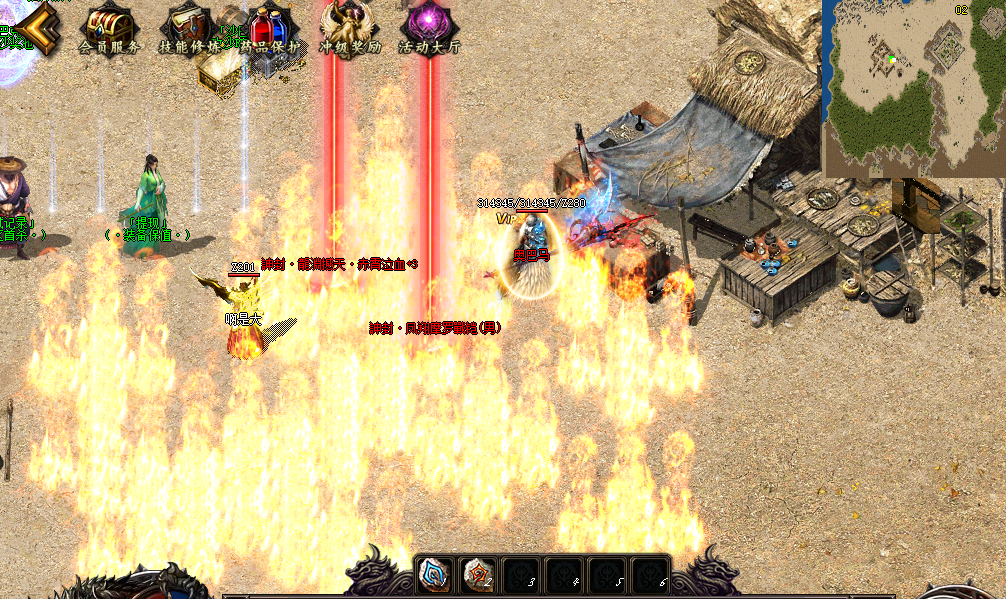Open the 活动大厅 activity hall
The image size is (1006, 599).
click(x=429, y=25)
